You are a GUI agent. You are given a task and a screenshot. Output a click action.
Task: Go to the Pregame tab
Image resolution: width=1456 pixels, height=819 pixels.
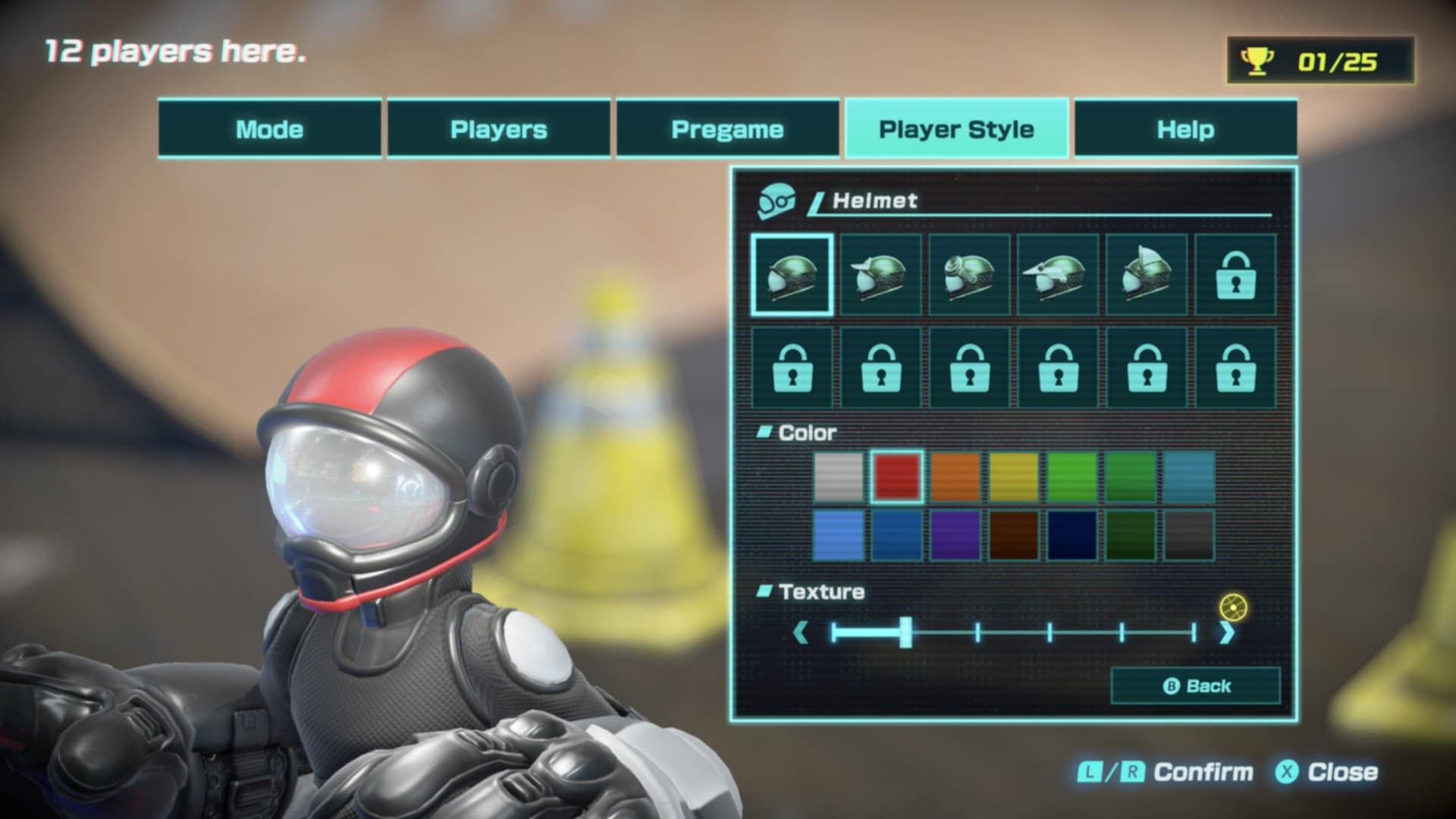click(727, 129)
